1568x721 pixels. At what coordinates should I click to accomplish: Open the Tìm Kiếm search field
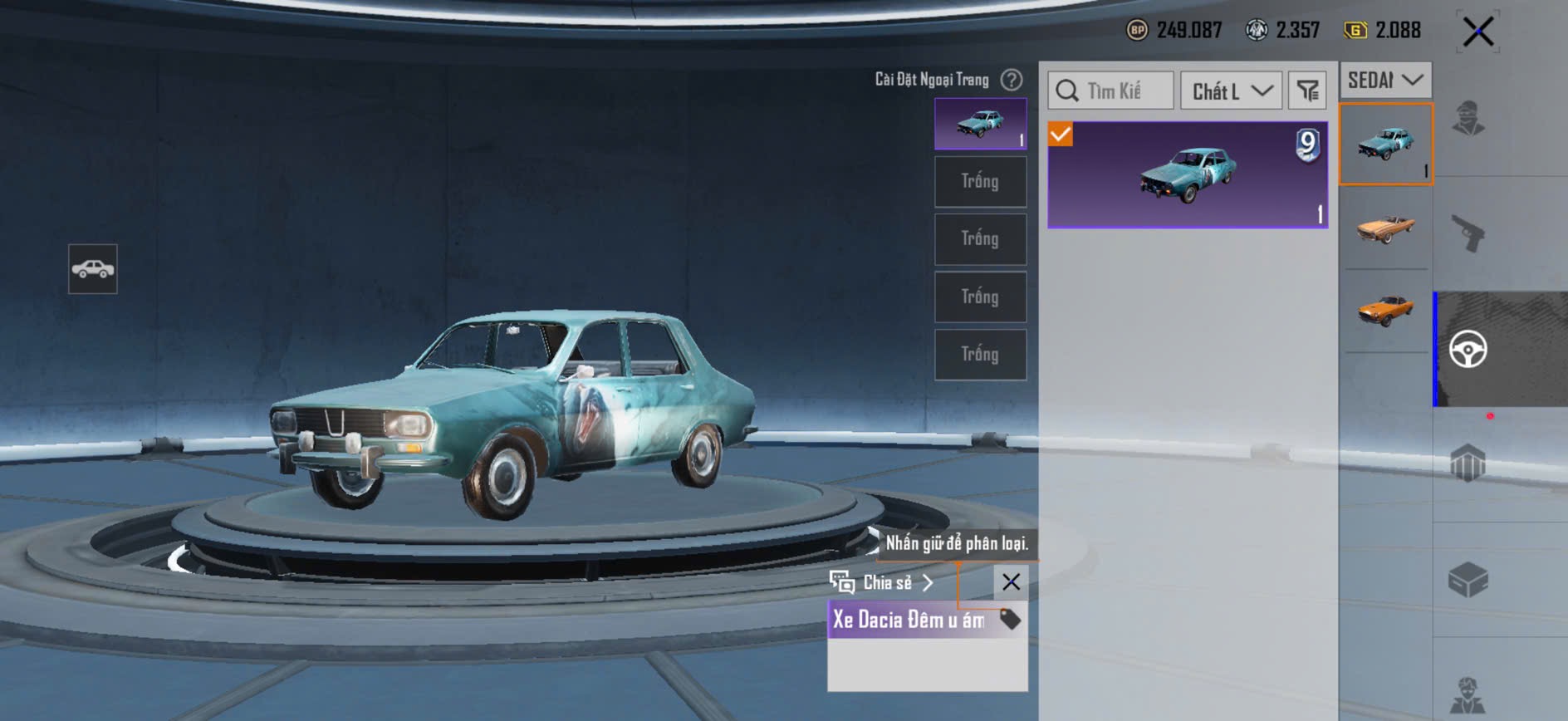[x=1111, y=91]
